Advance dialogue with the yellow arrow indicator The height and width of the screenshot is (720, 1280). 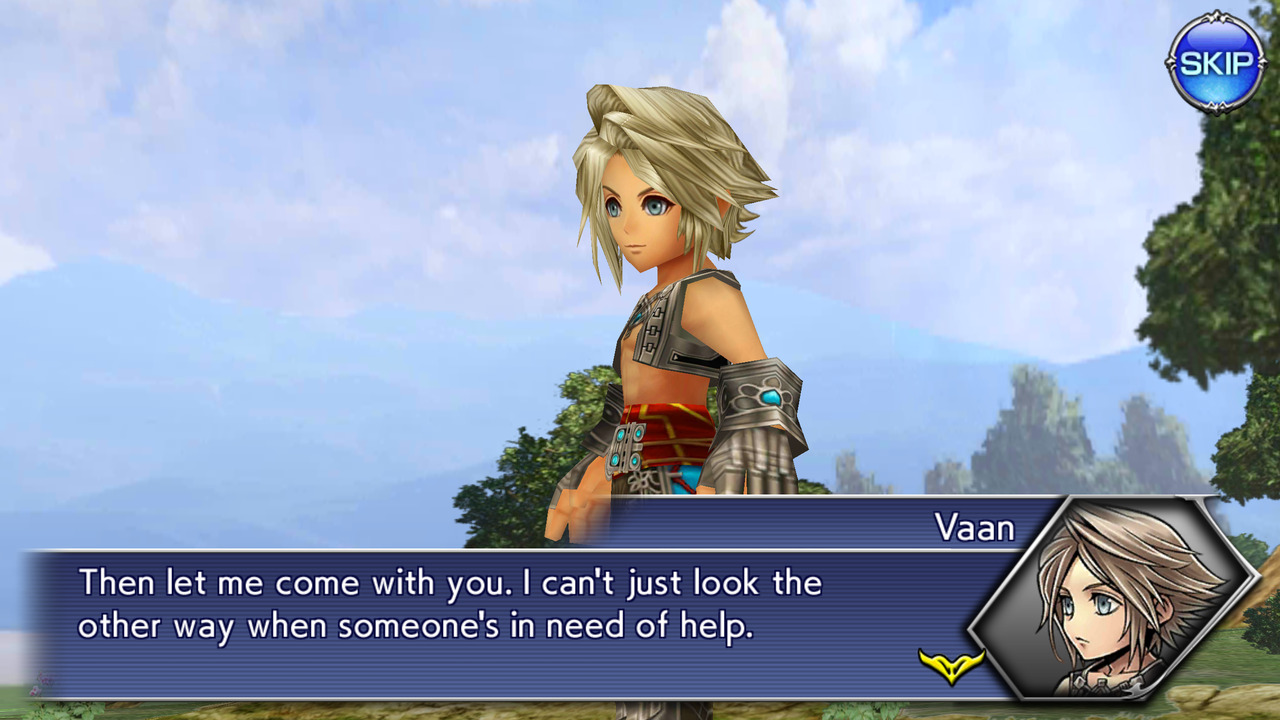pyautogui.click(x=951, y=666)
